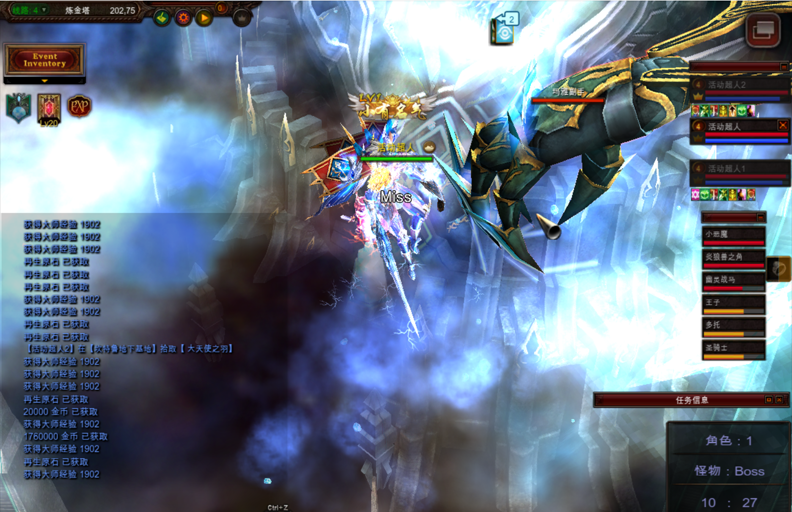Expand the arrow below Event Inventory

[x=45, y=80]
